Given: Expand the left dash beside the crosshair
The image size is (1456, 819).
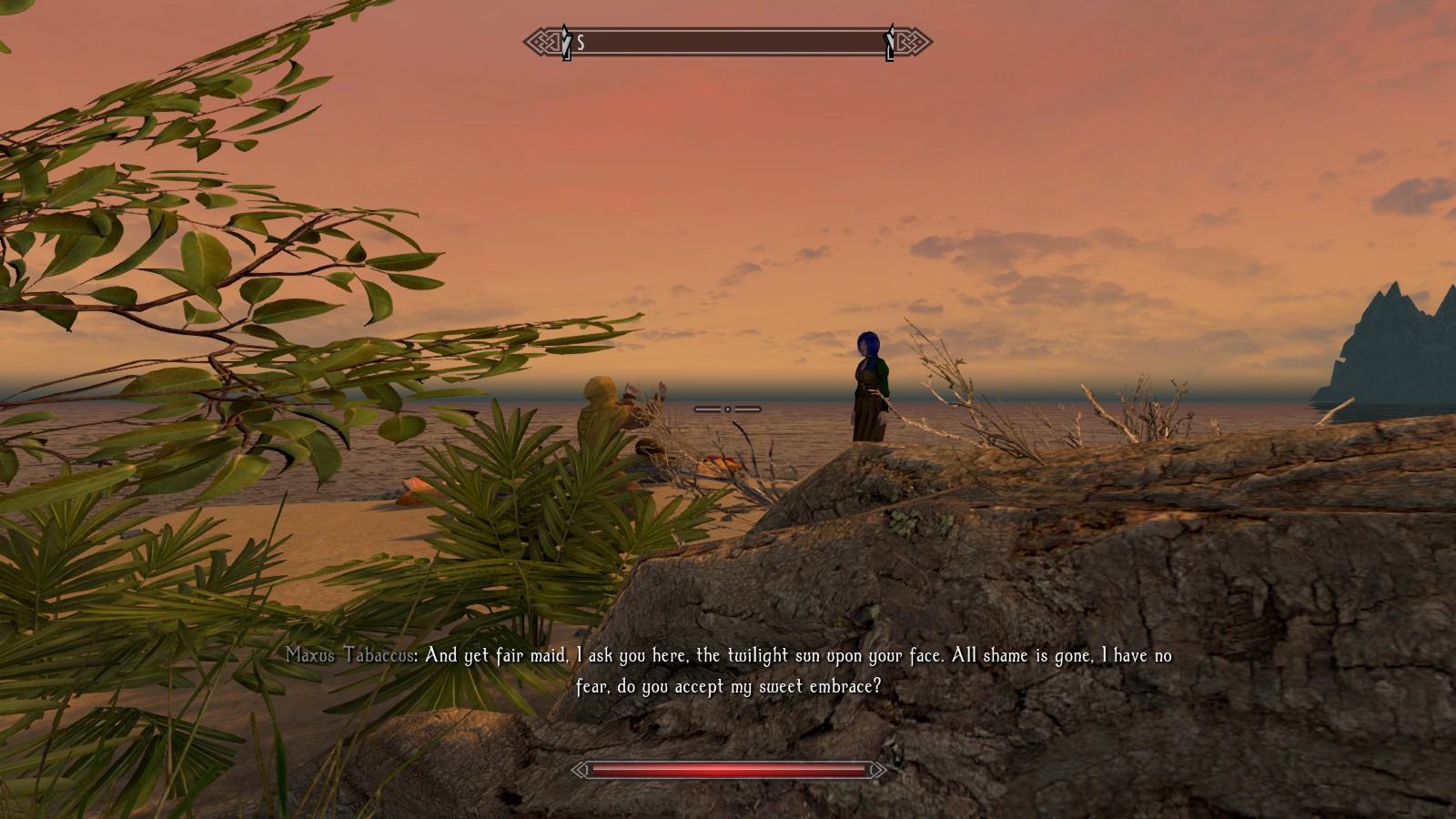Looking at the screenshot, I should (705, 409).
